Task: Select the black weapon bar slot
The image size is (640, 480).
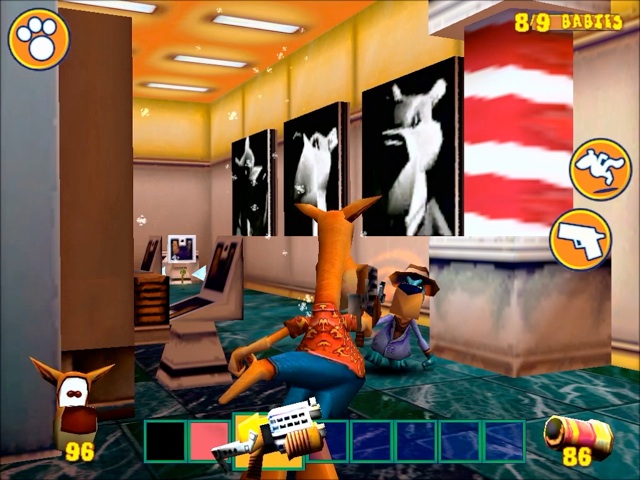Action: [166, 441]
